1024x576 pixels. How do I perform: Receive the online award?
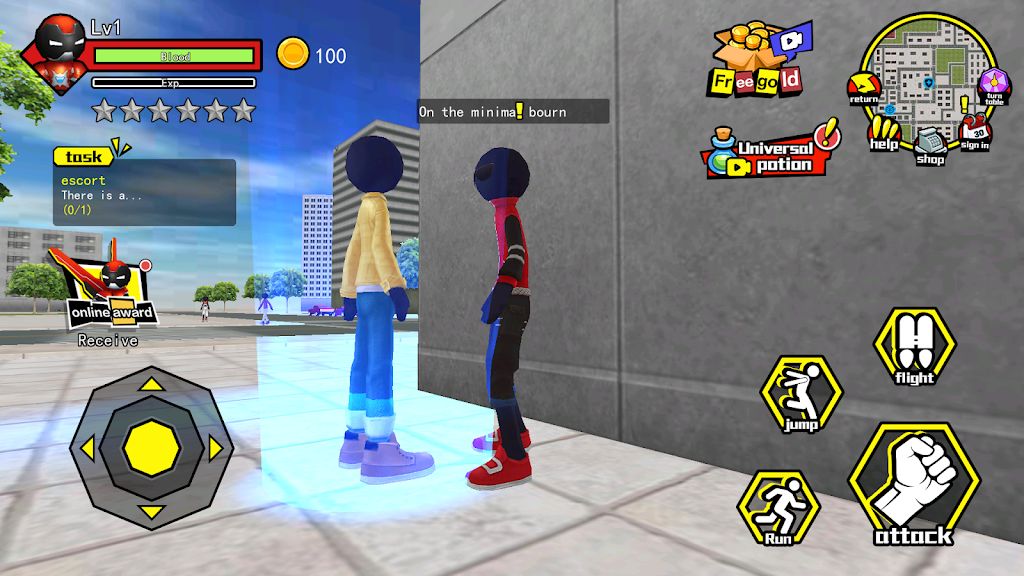pyautogui.click(x=111, y=296)
